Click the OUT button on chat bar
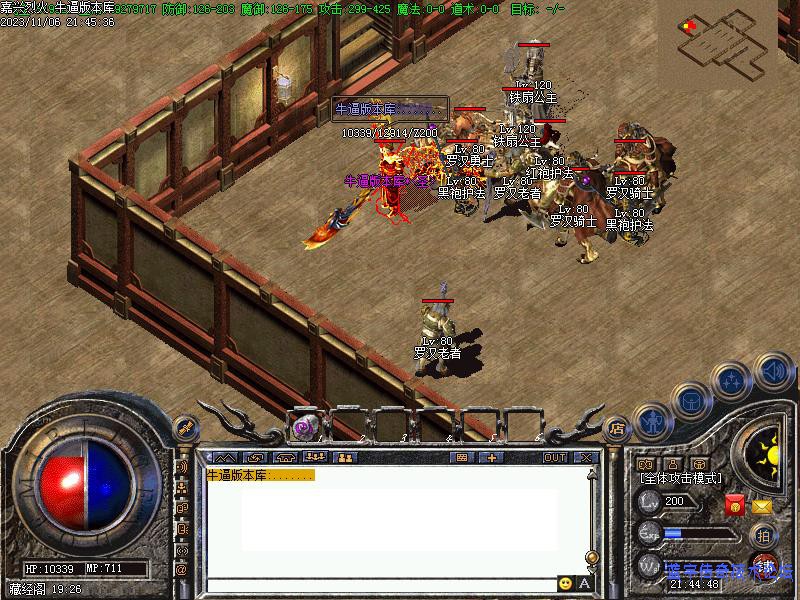The width and height of the screenshot is (800, 600). click(555, 457)
